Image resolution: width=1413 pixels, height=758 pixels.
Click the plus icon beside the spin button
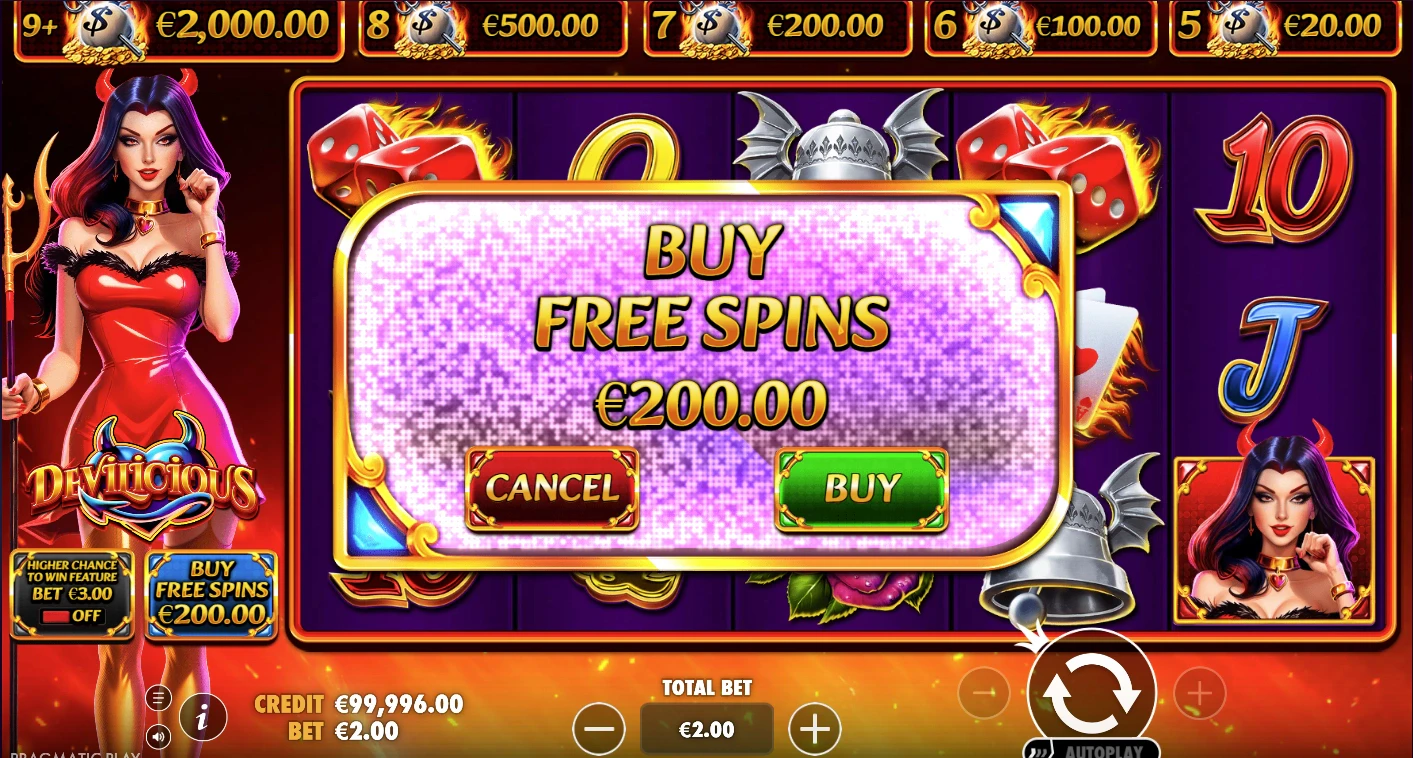pos(1197,692)
